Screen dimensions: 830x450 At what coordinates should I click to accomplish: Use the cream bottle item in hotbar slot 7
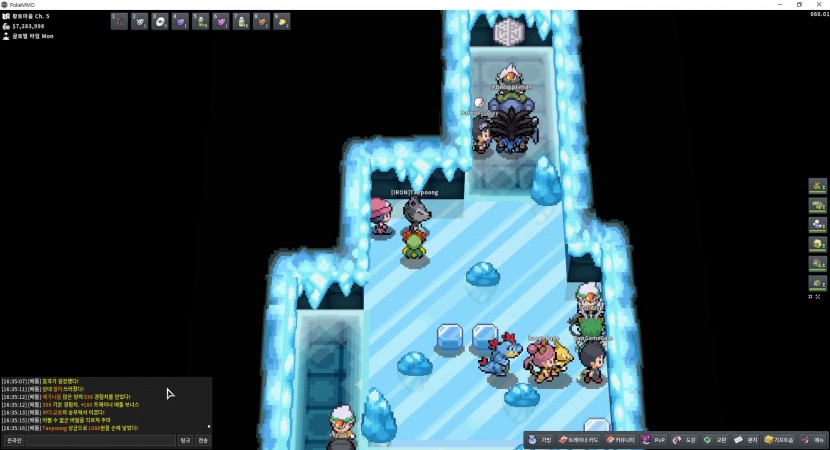pos(241,21)
